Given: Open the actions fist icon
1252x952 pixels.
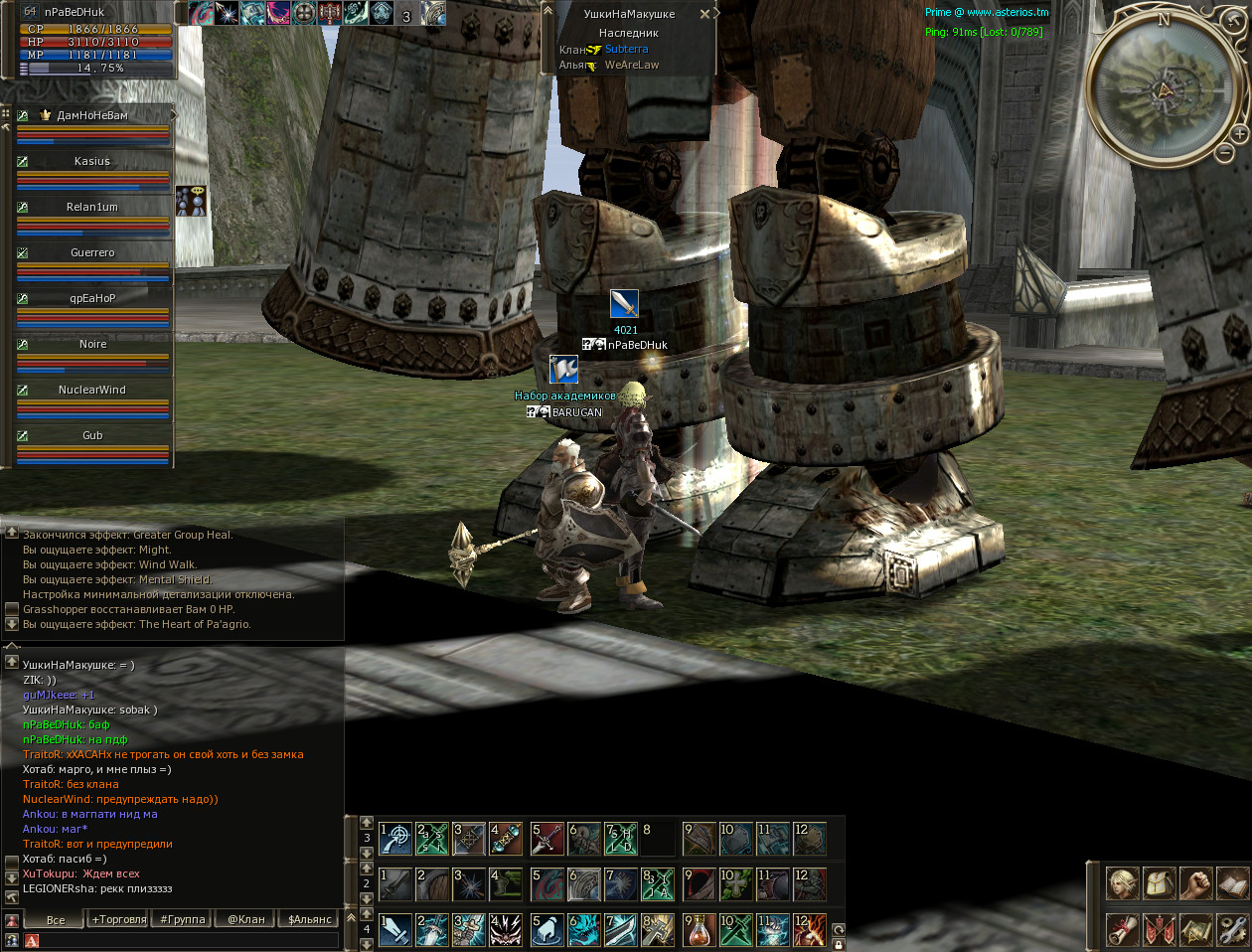Looking at the screenshot, I should click(1196, 883).
